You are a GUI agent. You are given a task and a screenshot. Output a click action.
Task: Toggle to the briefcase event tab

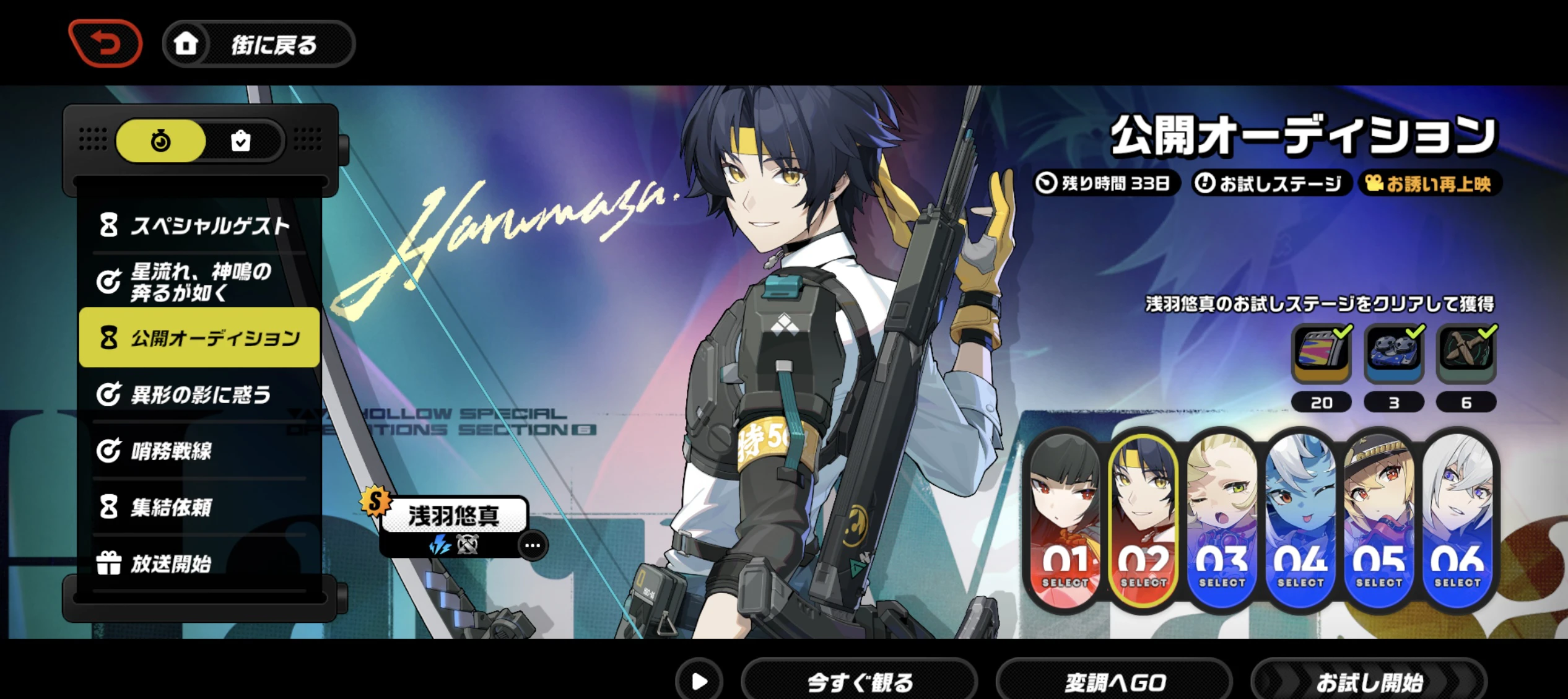(242, 141)
